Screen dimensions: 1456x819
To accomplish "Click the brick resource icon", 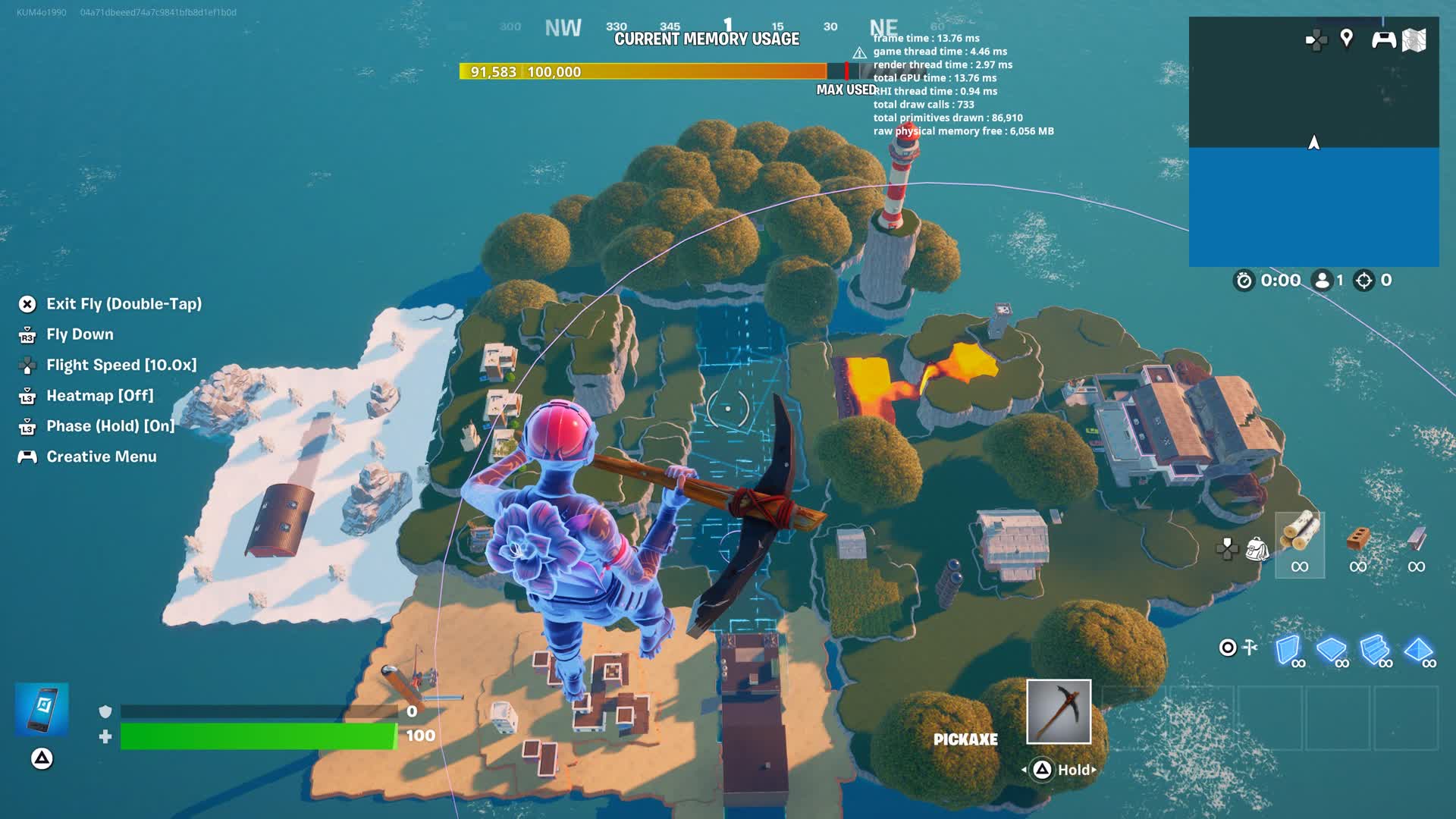I will pyautogui.click(x=1358, y=538).
